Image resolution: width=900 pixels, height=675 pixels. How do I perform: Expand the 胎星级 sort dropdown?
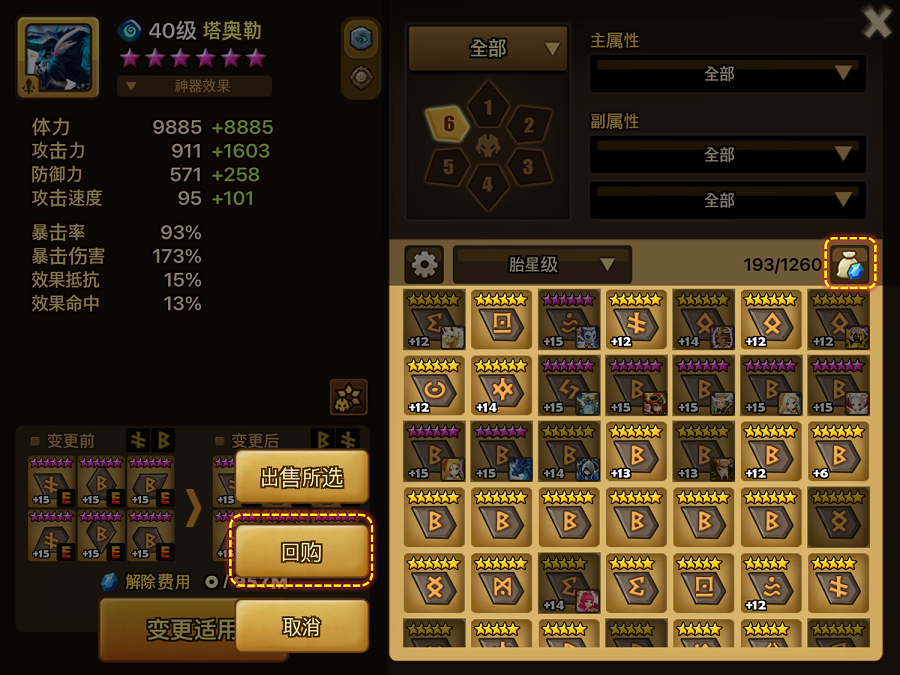click(x=542, y=265)
